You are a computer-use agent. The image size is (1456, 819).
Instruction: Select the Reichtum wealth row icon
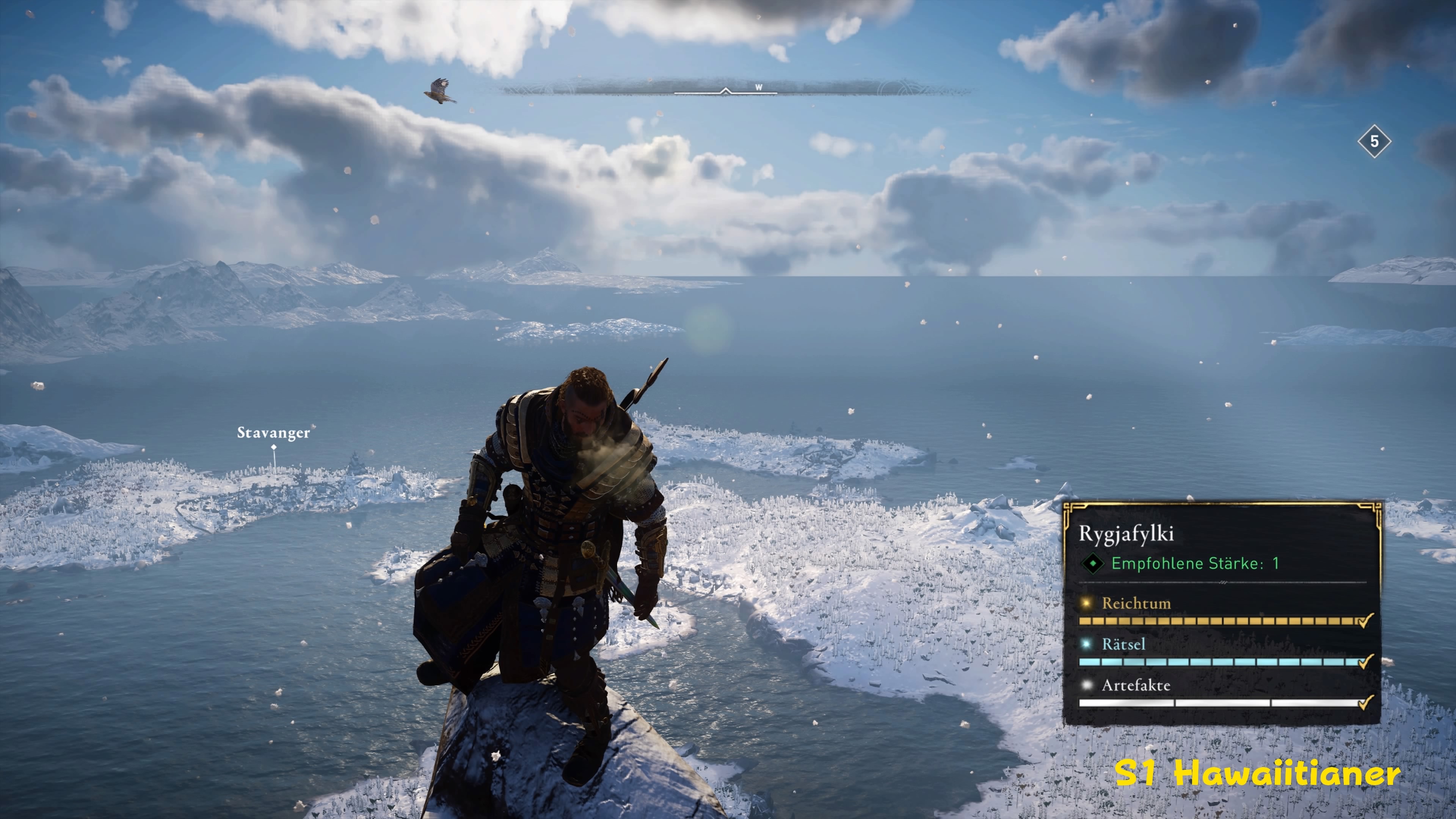(1086, 603)
